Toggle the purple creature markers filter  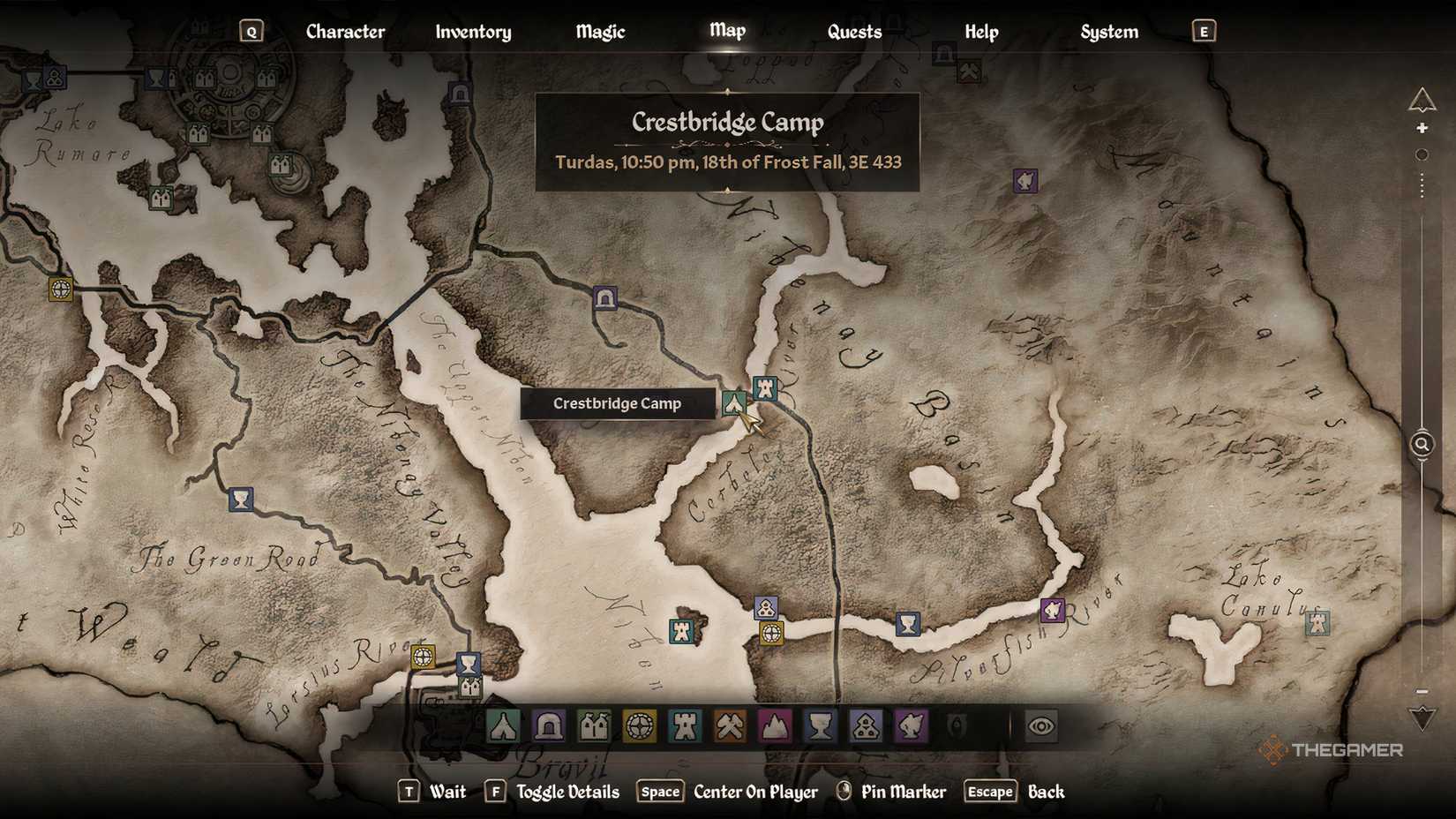910,726
